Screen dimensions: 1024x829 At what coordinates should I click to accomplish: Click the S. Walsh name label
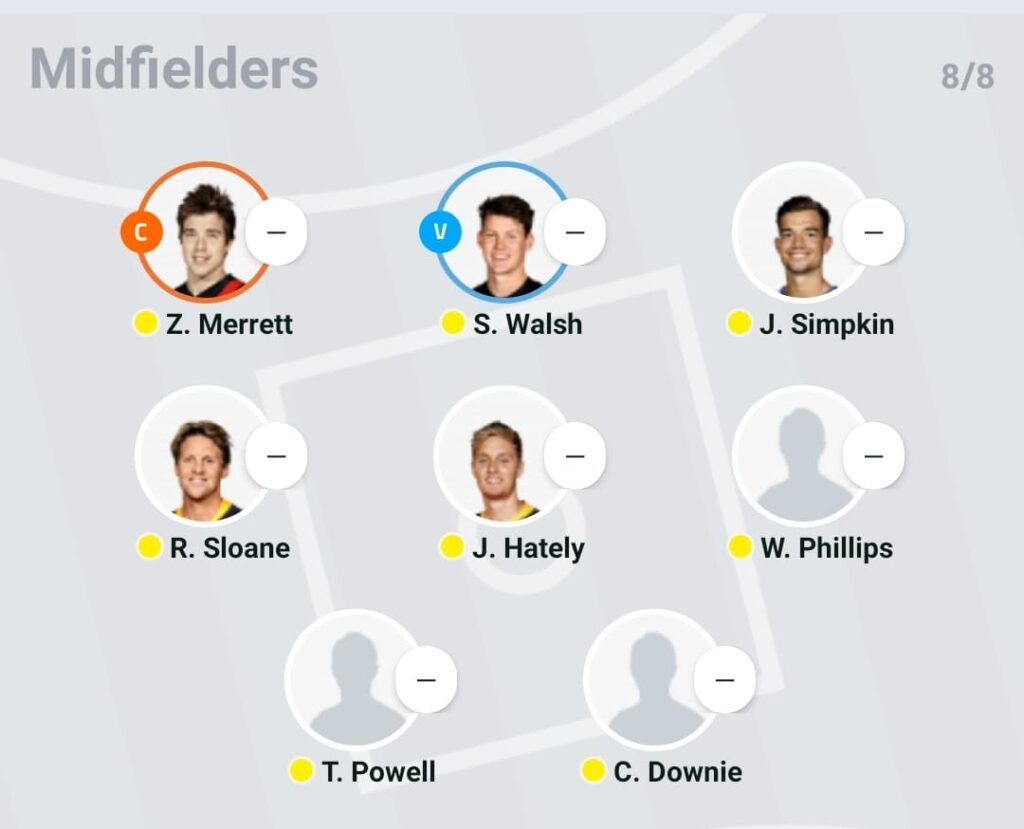click(x=527, y=324)
